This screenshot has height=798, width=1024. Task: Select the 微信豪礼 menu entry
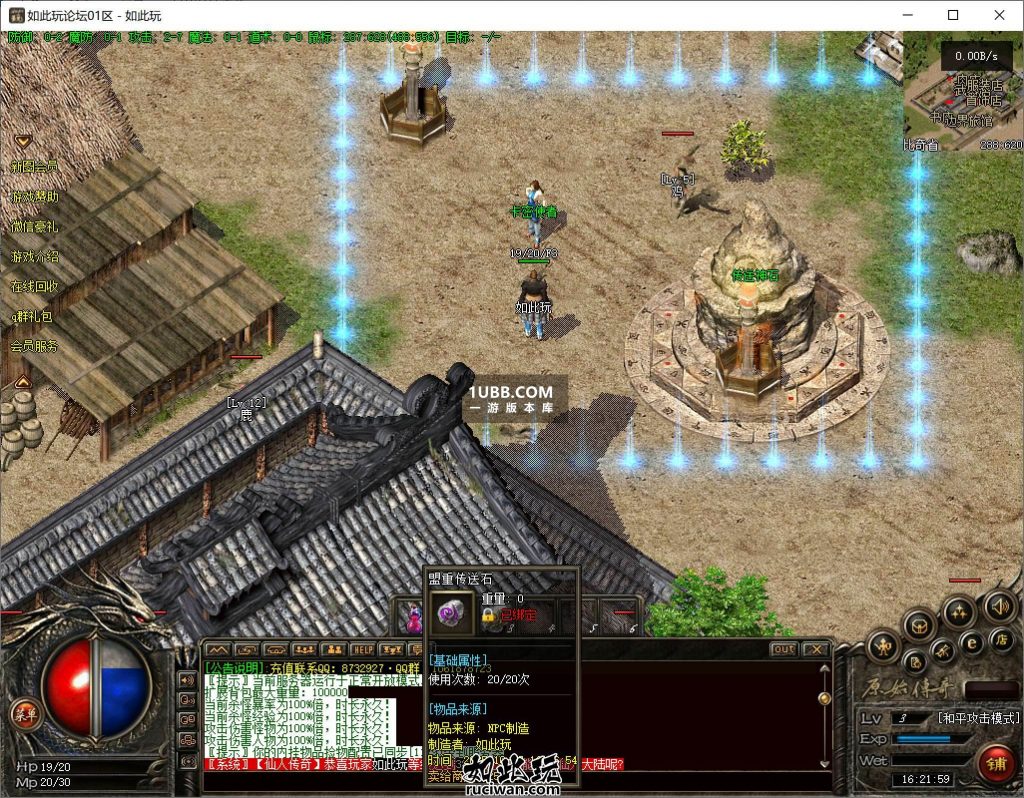coord(34,227)
